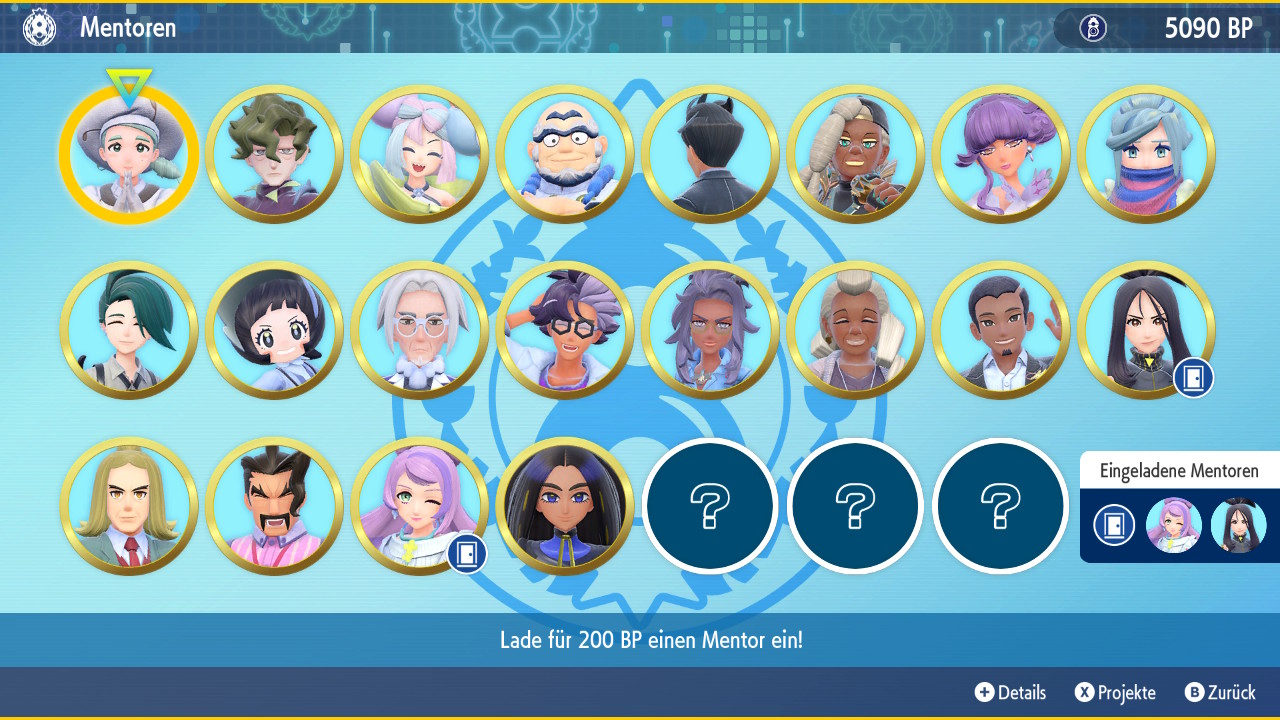1280x720 pixels.
Task: Open the door icon under Eingeladene Mentoren
Action: [1113, 525]
